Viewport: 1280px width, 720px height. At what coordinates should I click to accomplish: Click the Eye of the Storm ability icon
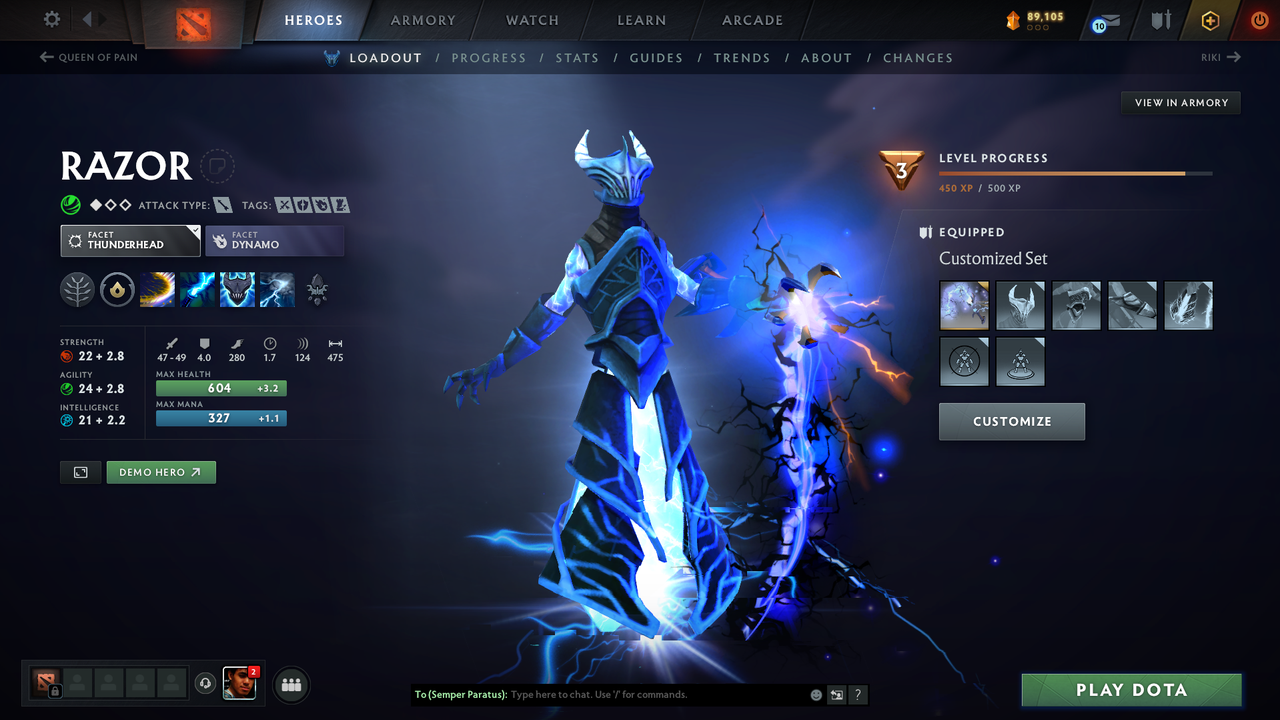pos(277,289)
